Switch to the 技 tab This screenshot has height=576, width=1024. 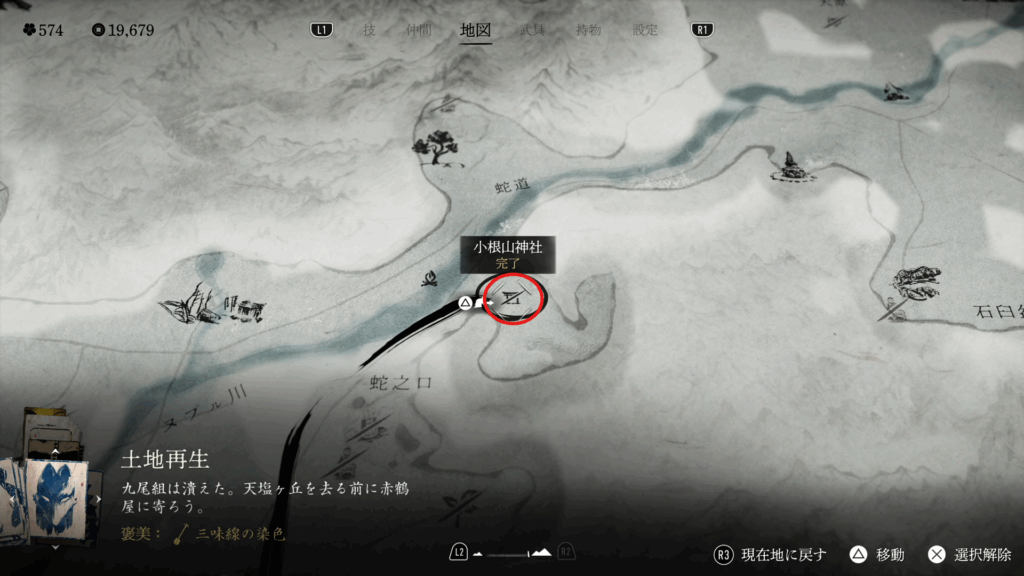(369, 30)
